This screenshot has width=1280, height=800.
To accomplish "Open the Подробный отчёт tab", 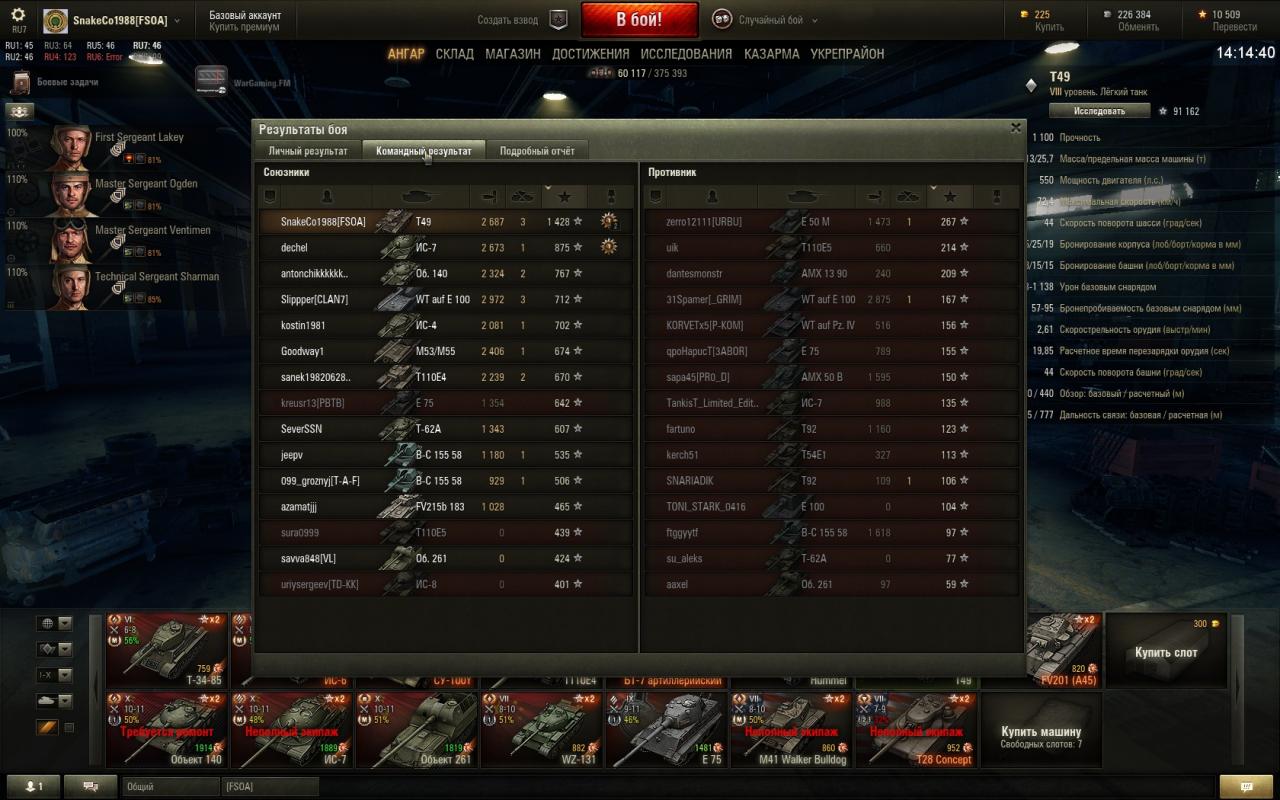I will [537, 151].
